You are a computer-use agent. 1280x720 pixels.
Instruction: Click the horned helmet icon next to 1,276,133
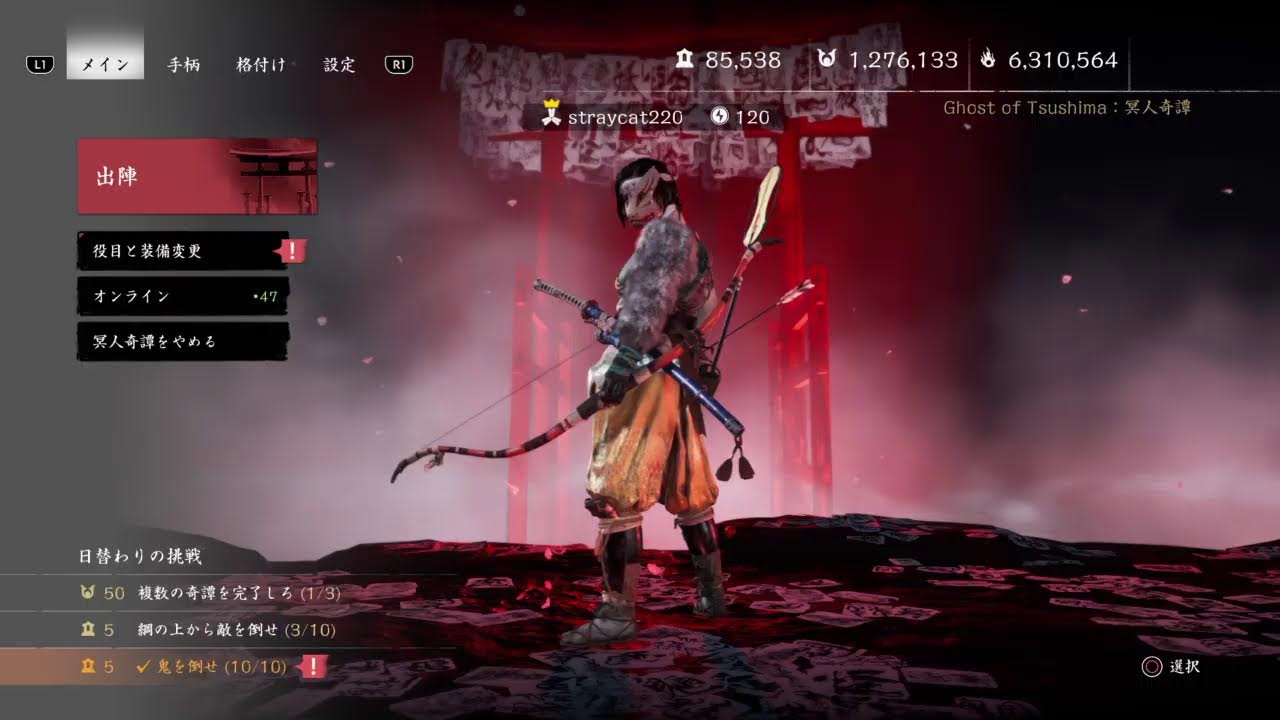[x=827, y=60]
